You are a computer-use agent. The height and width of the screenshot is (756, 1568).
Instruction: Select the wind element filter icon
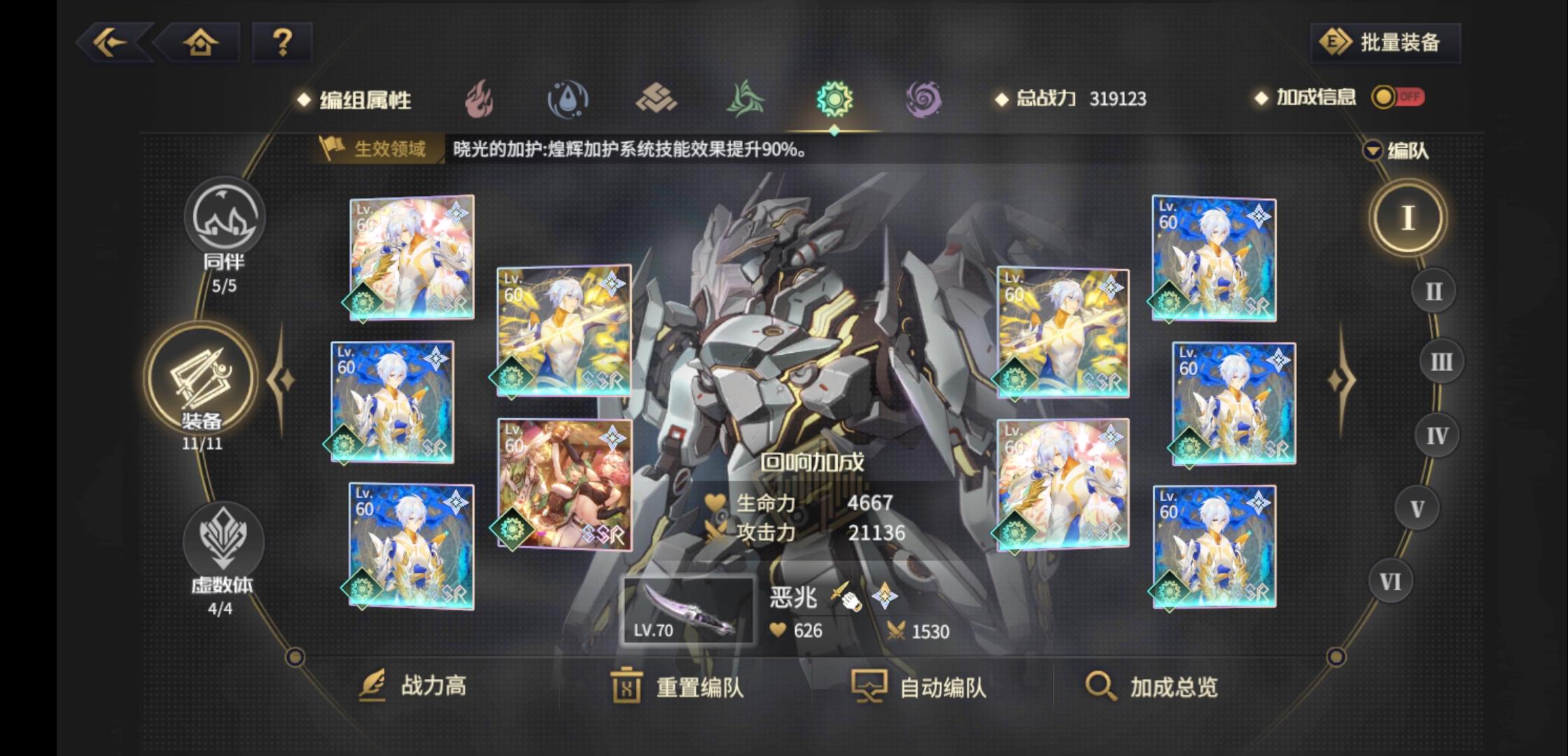(x=747, y=98)
